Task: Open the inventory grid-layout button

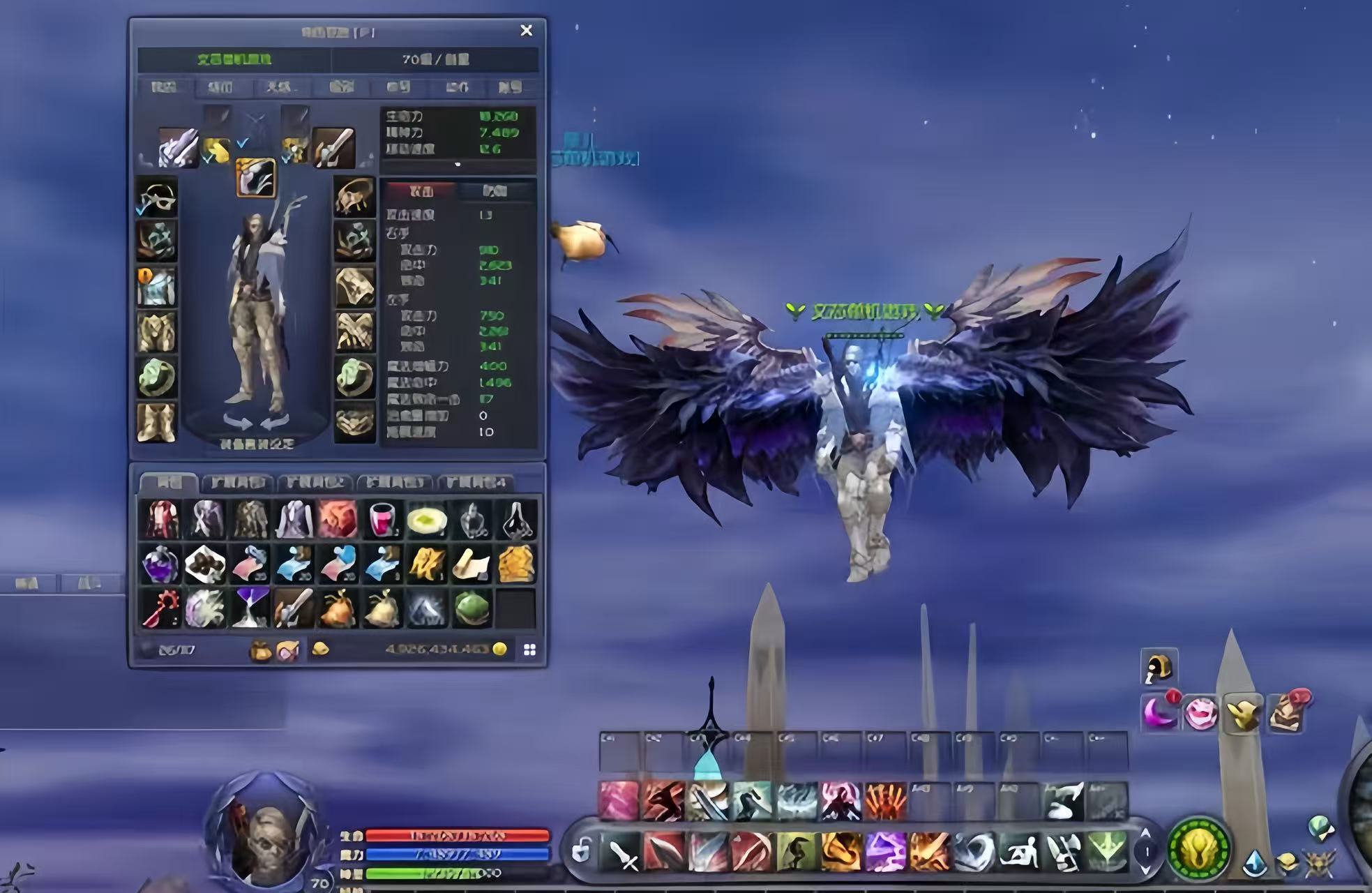Action: click(529, 650)
